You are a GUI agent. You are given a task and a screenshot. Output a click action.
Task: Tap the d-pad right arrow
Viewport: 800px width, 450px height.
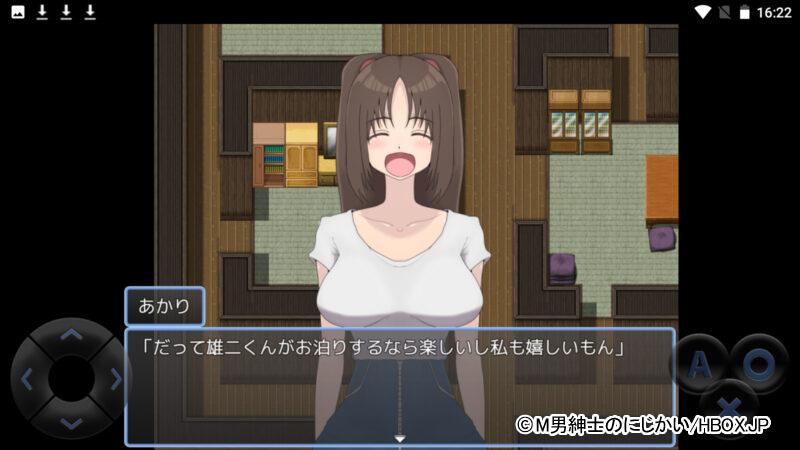tap(115, 380)
